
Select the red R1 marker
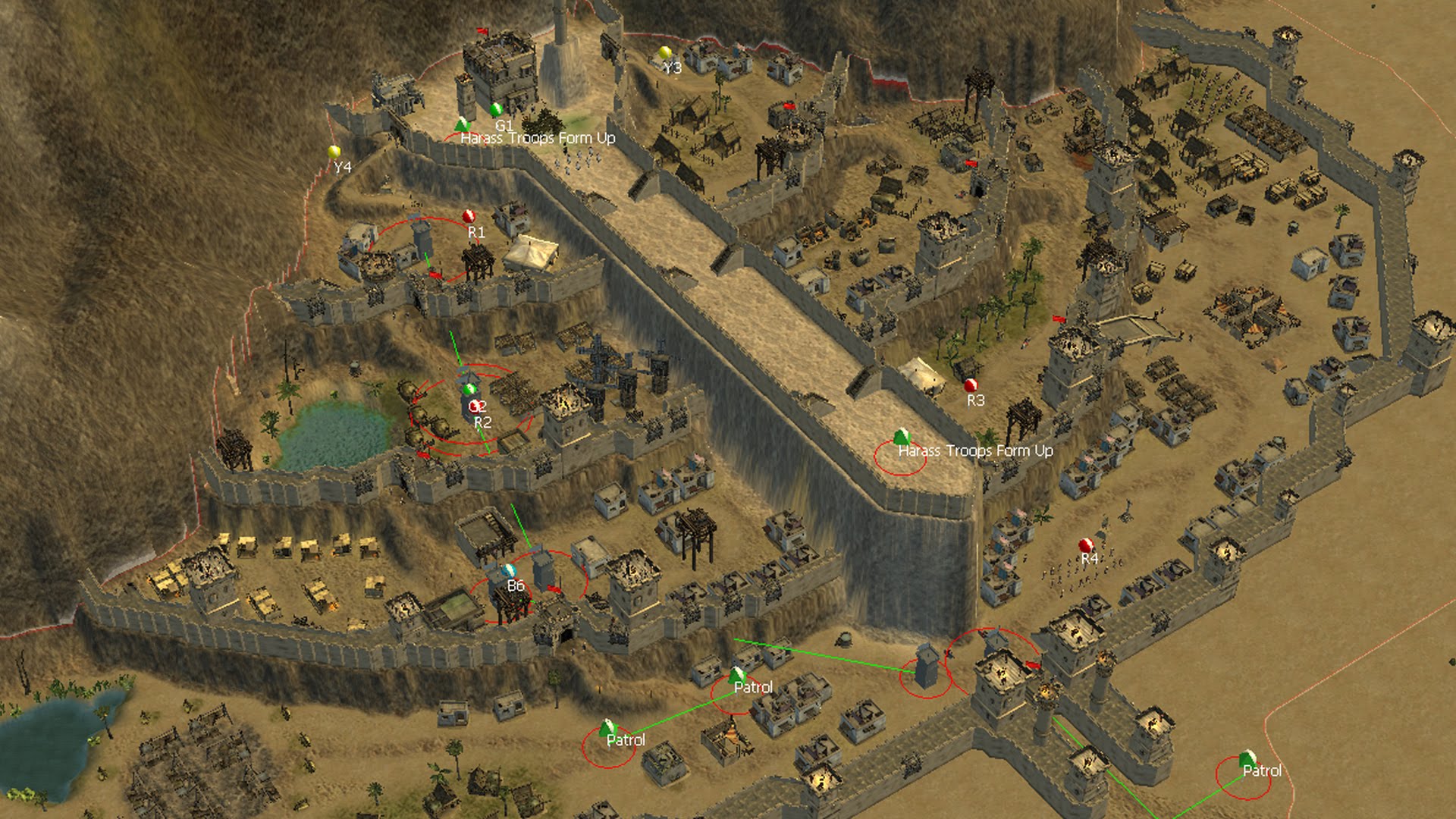point(469,217)
